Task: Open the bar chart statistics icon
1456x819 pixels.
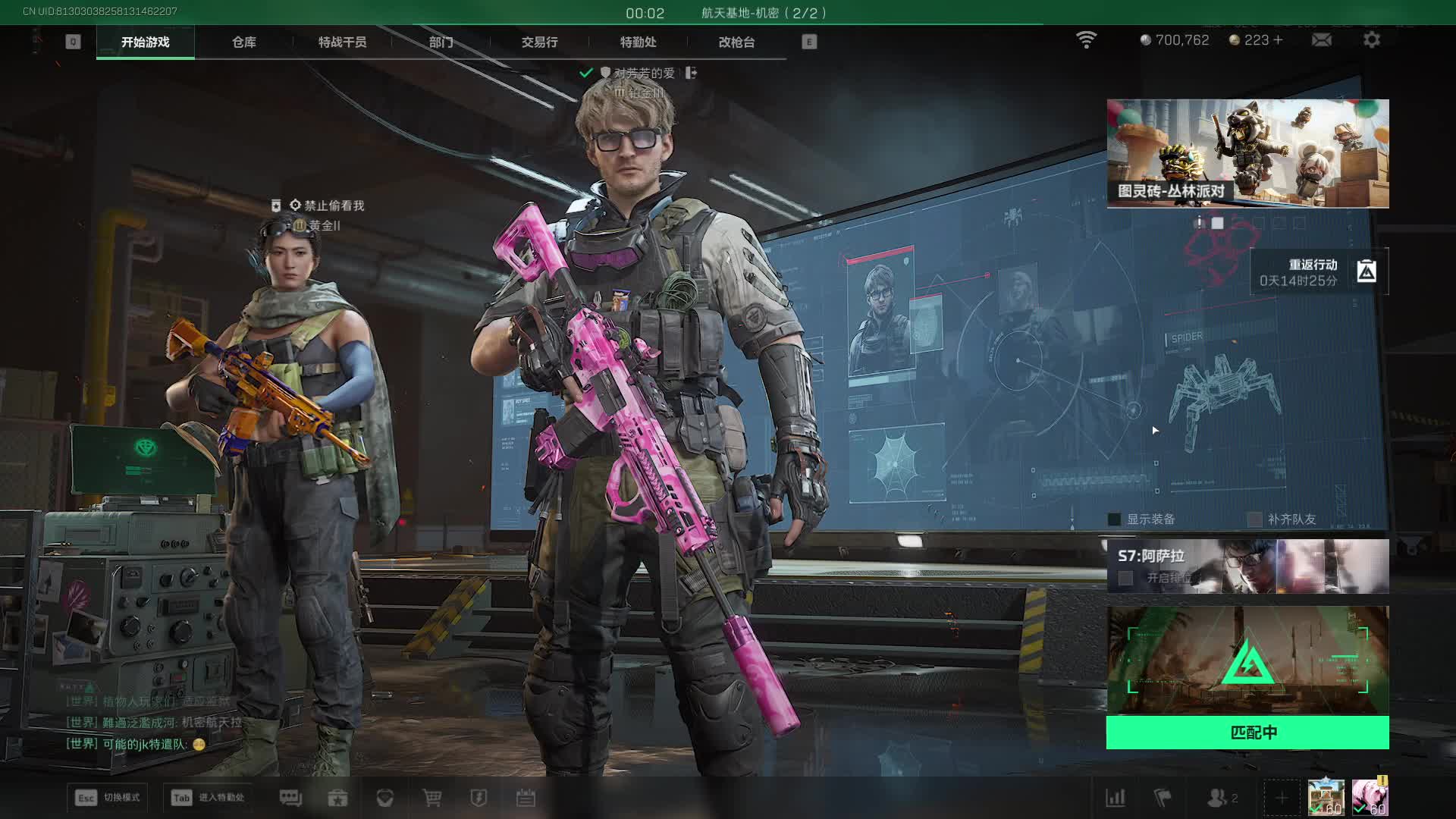Action: point(1116,798)
